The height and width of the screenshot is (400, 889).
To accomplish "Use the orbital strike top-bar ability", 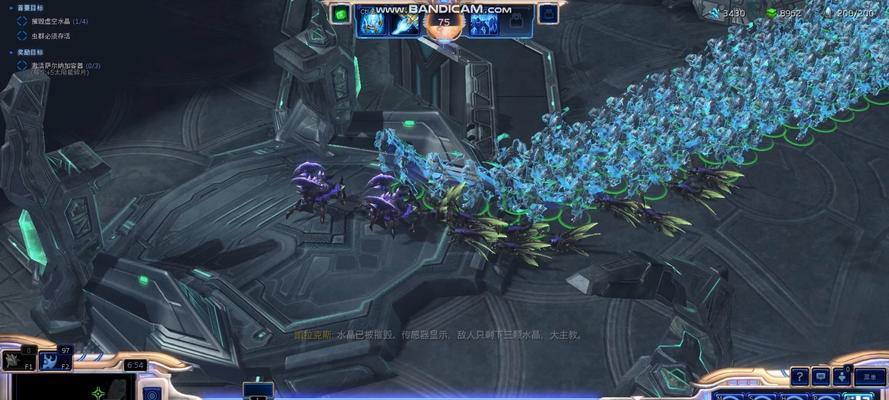I will tap(406, 21).
